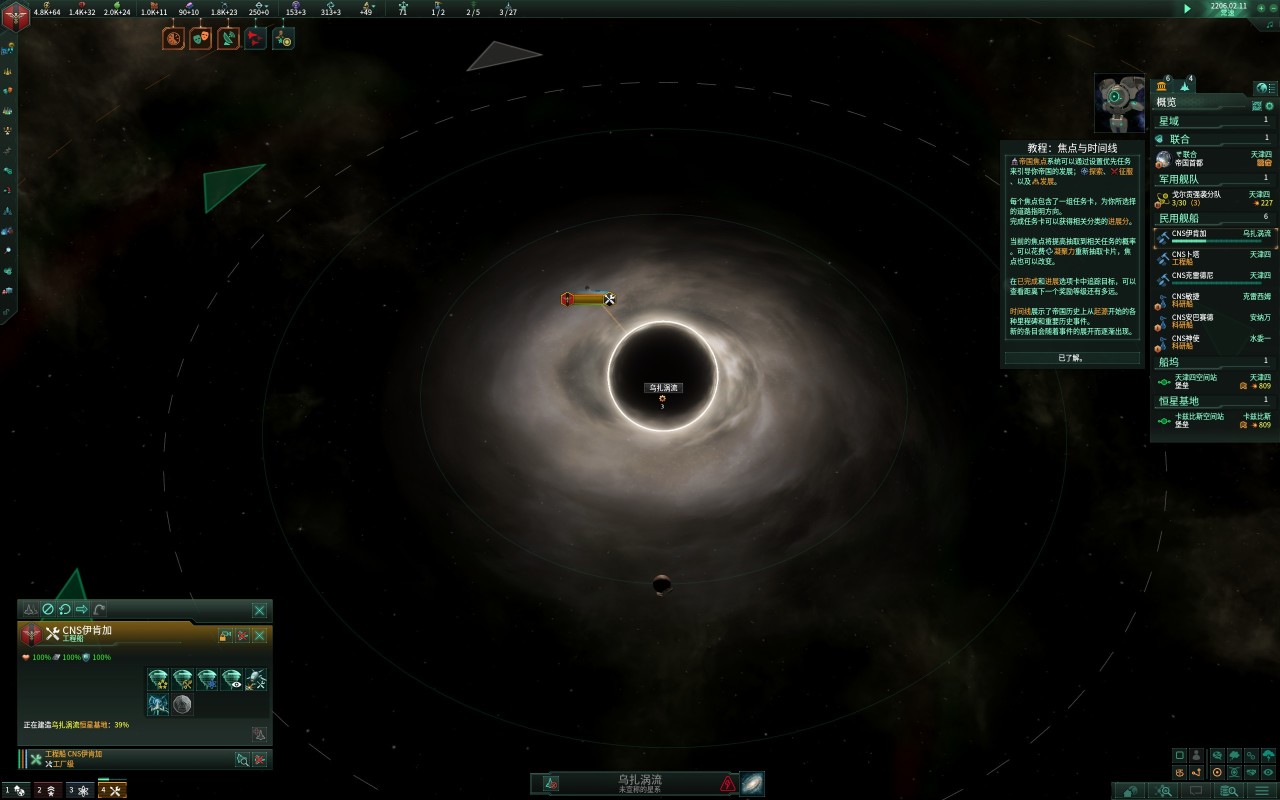Image resolution: width=1280 pixels, height=800 pixels.
Task: Open the main menu hamburger button
Action: pos(1260,791)
